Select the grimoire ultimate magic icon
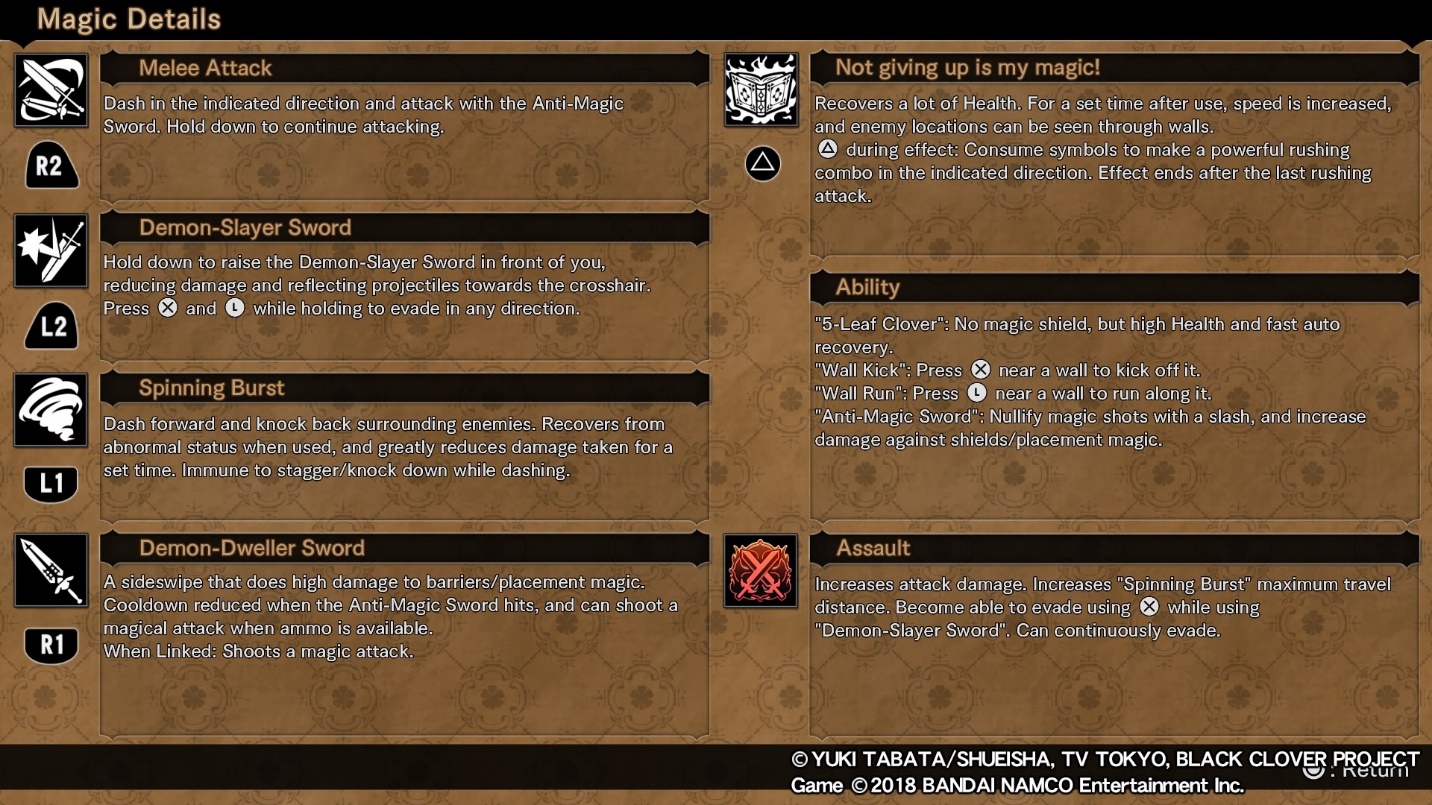 (761, 90)
